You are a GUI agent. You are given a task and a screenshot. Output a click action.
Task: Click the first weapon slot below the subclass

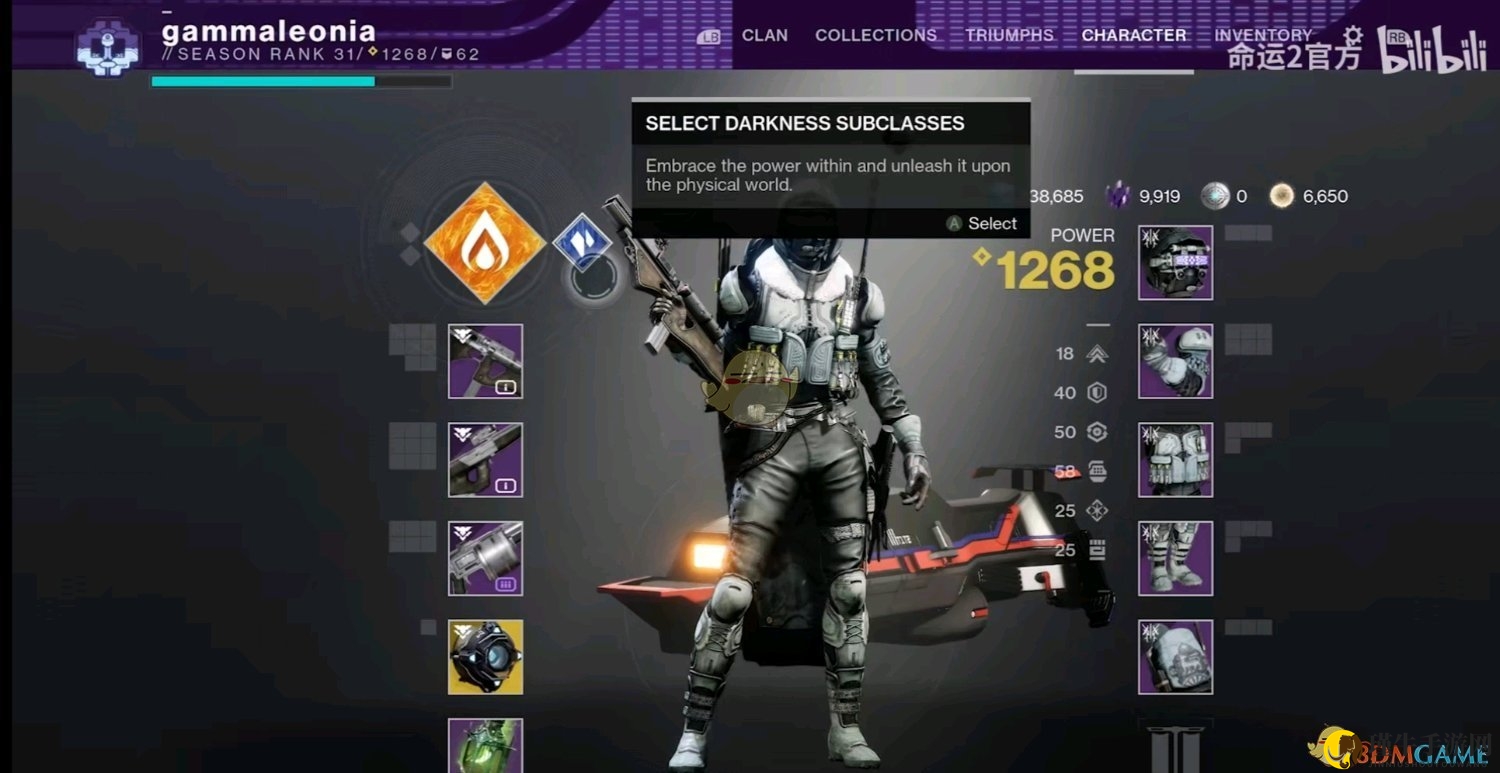click(x=485, y=361)
